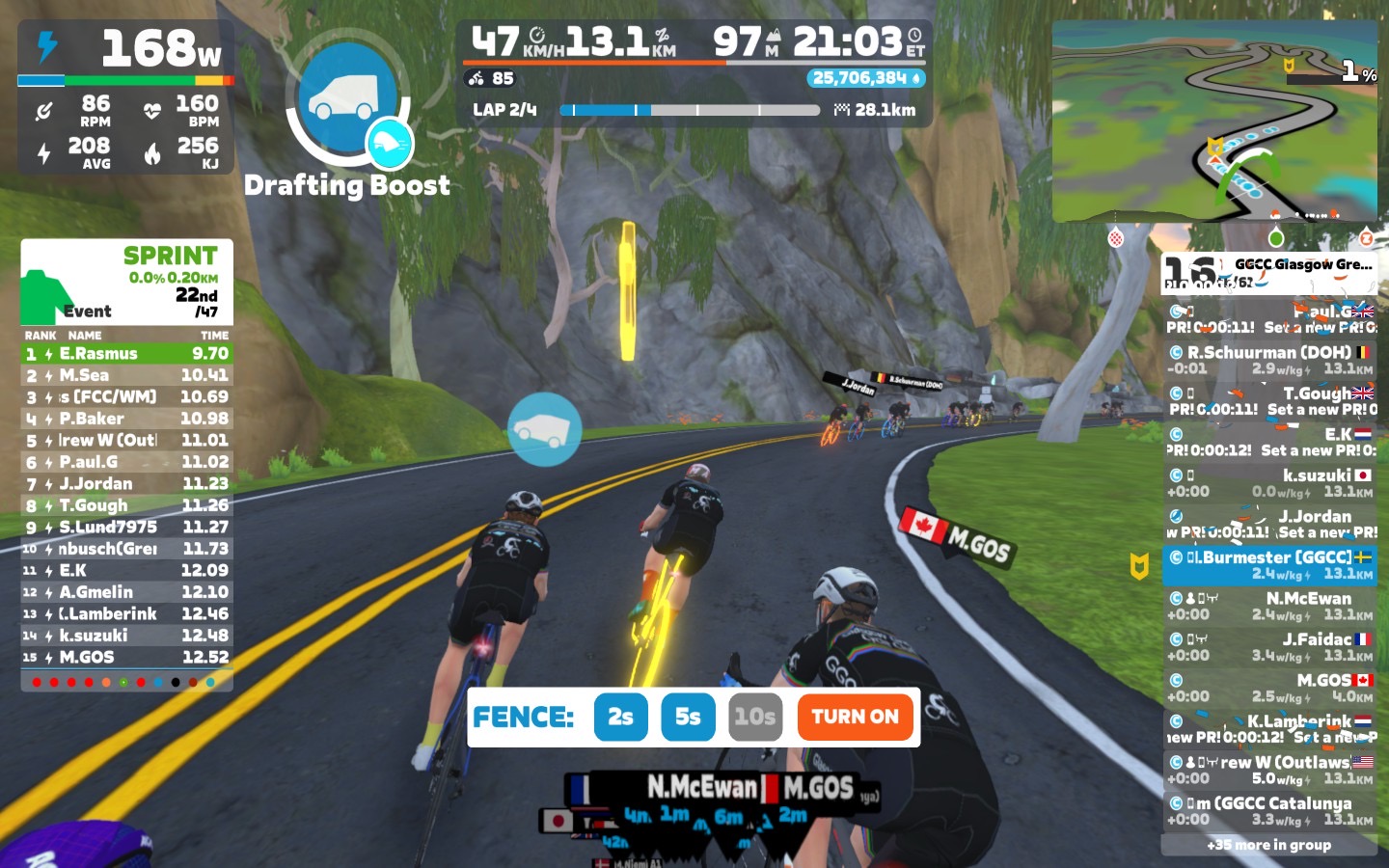This screenshot has height=868, width=1389.
Task: Set the fence to 2s
Action: [620, 717]
